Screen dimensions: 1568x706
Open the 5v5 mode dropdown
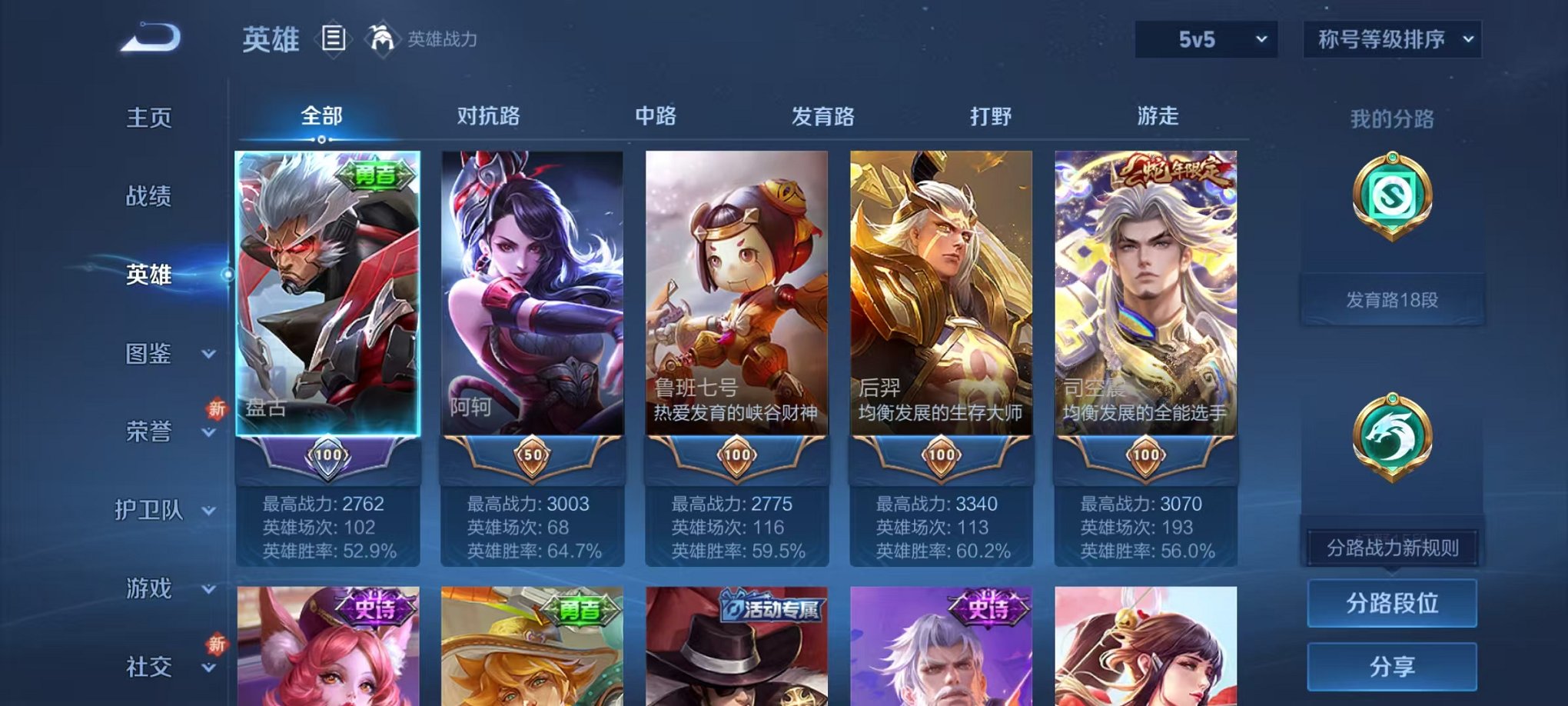1205,38
